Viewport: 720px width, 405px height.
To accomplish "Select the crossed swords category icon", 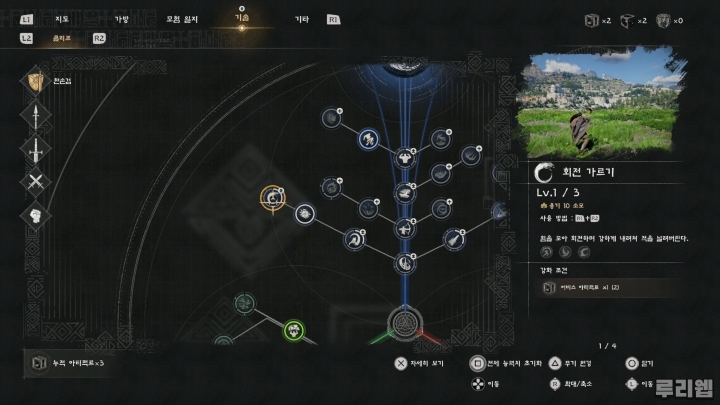I will tap(36, 183).
